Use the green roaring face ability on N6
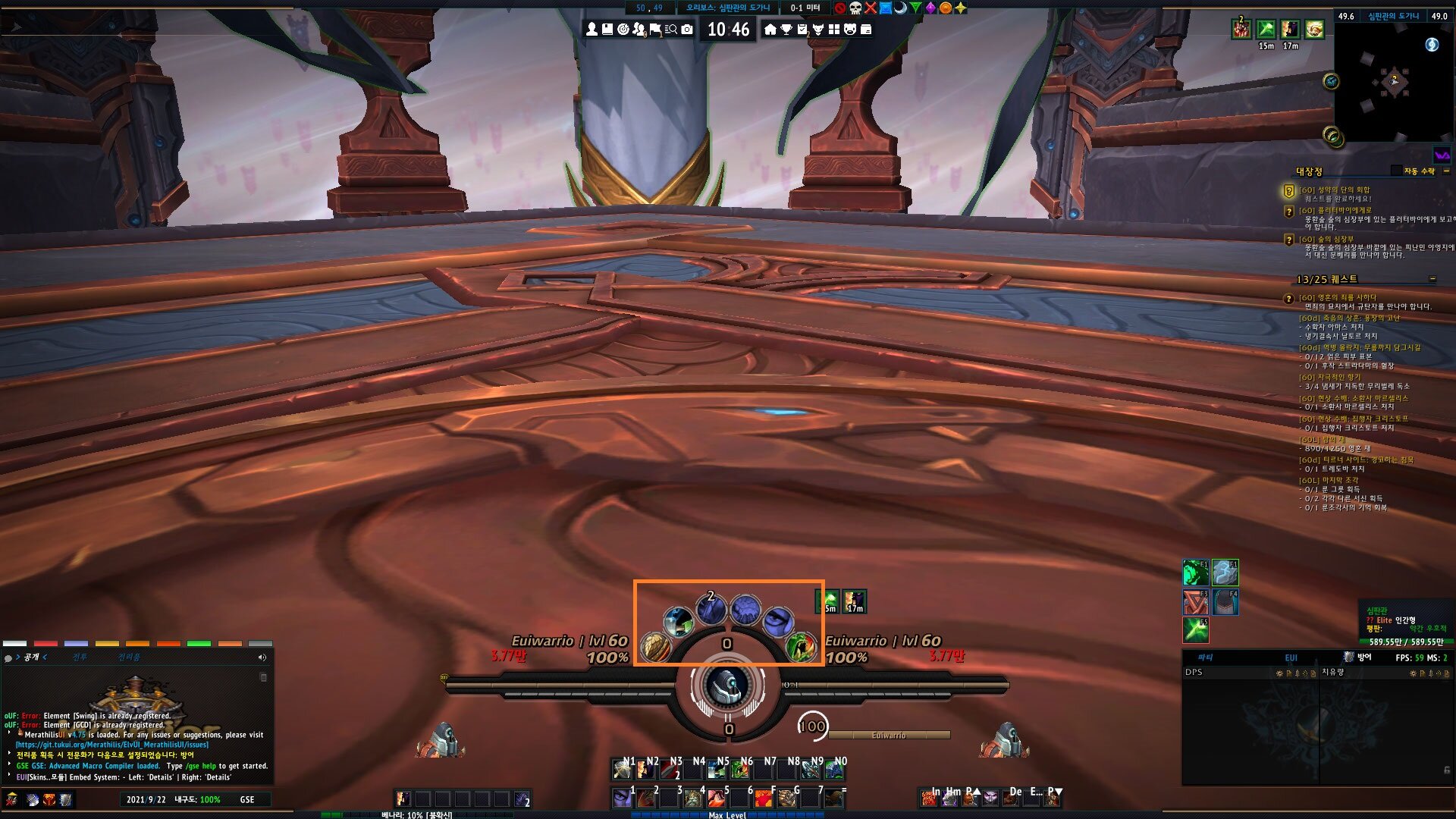The height and width of the screenshot is (819, 1456). [740, 770]
